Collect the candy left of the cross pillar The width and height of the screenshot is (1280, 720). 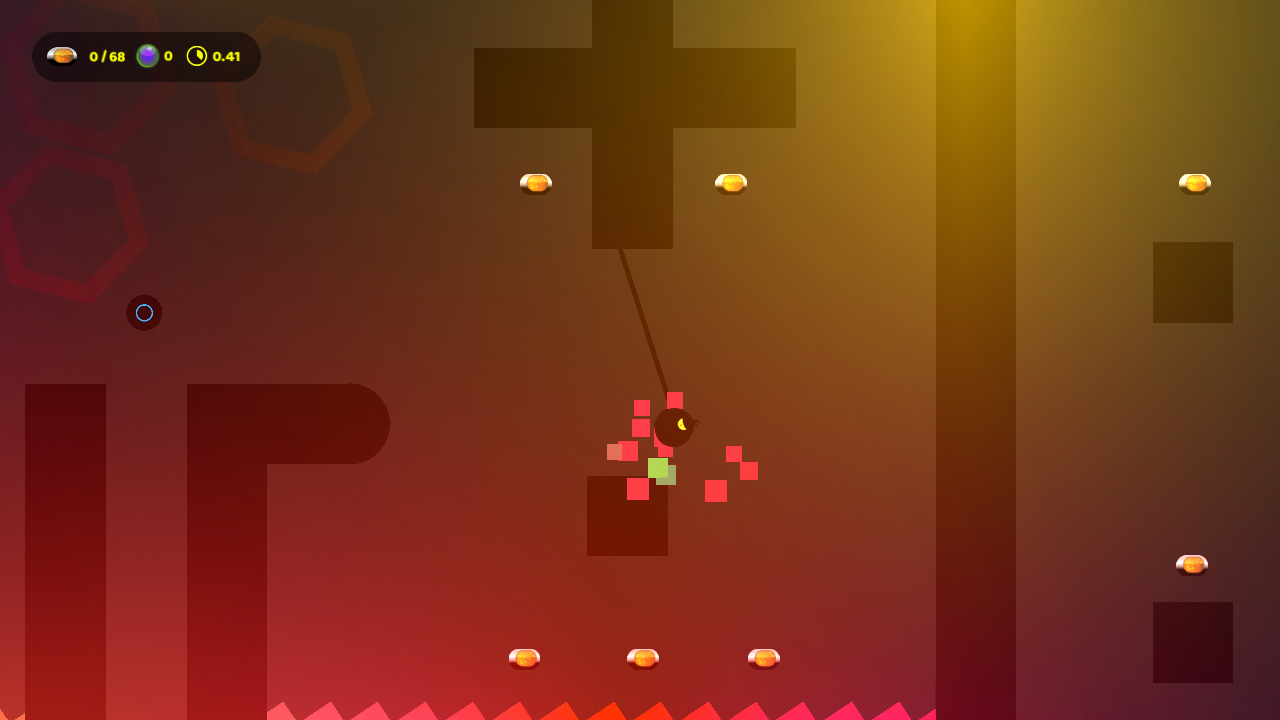click(535, 182)
